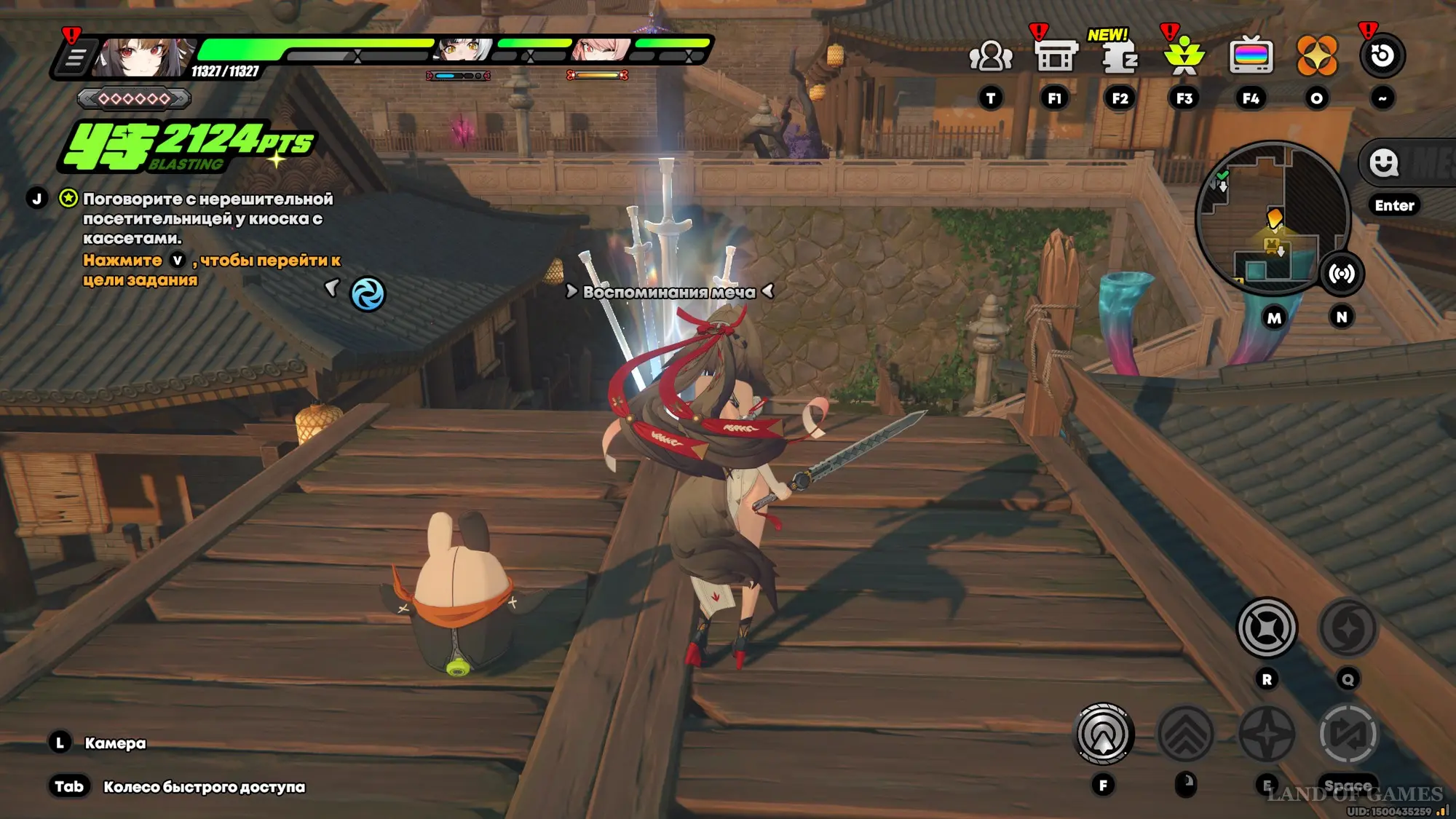The height and width of the screenshot is (819, 1456).
Task: Click the rounded interact icon above F
Action: coord(1104,734)
